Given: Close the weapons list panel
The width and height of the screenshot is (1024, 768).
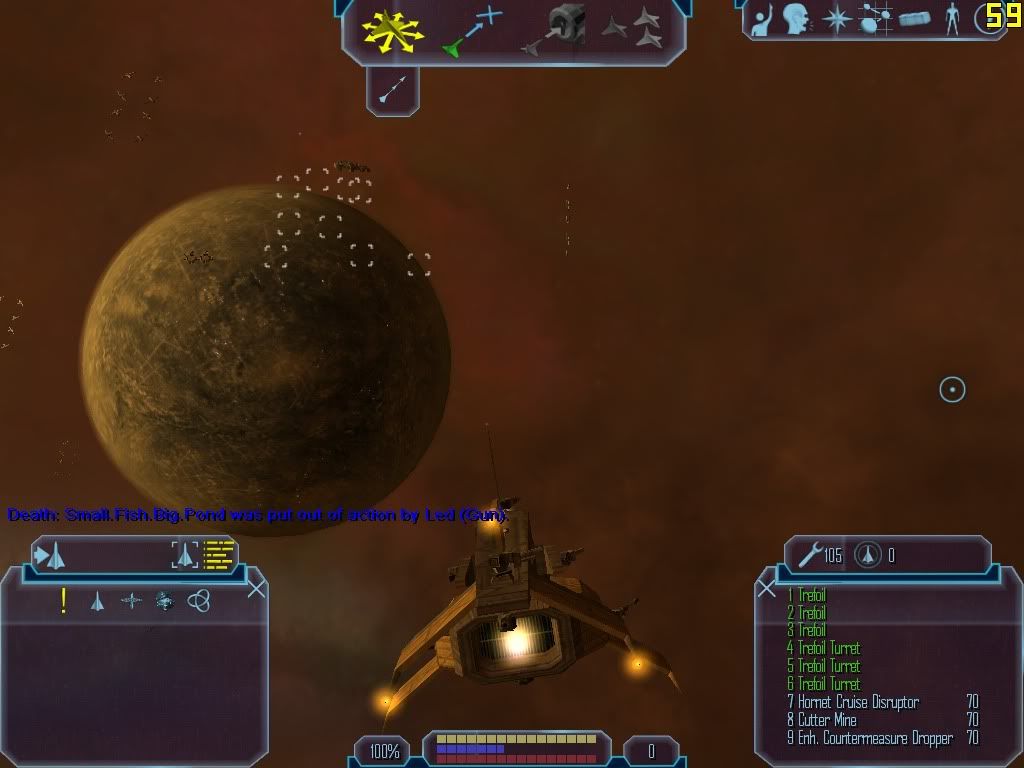Looking at the screenshot, I should click(767, 588).
